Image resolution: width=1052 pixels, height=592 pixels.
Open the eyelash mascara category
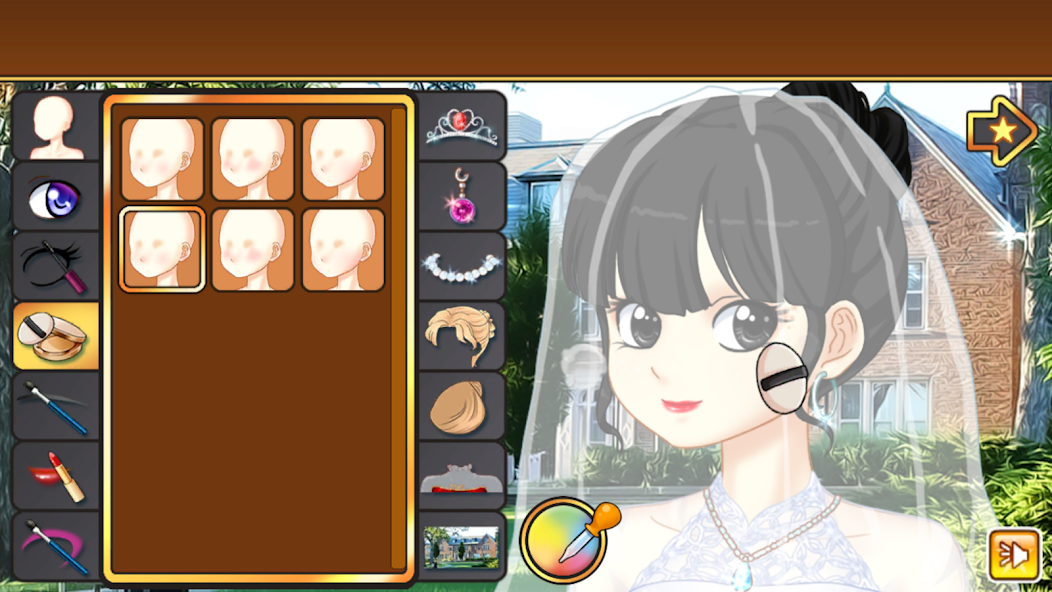[56, 267]
